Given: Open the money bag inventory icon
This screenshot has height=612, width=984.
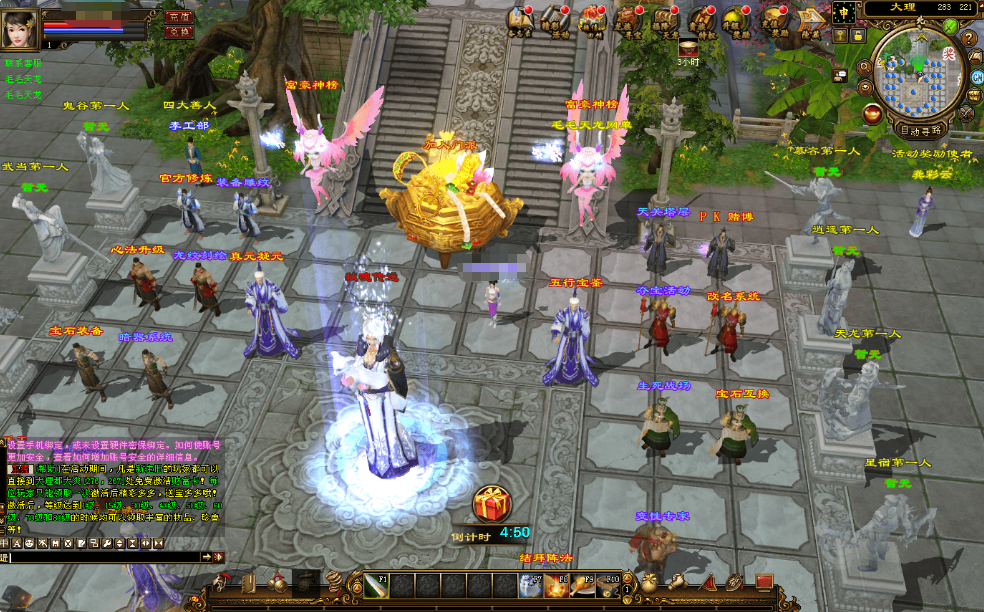Looking at the screenshot, I should 650,584.
